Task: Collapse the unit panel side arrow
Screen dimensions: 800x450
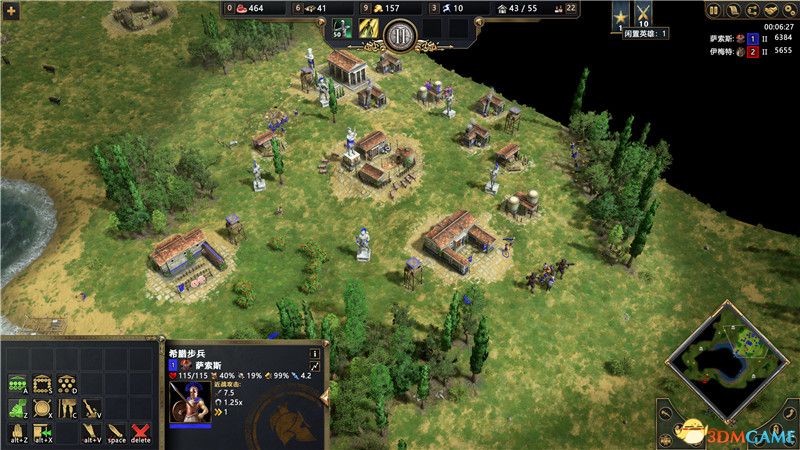Action: click(324, 397)
